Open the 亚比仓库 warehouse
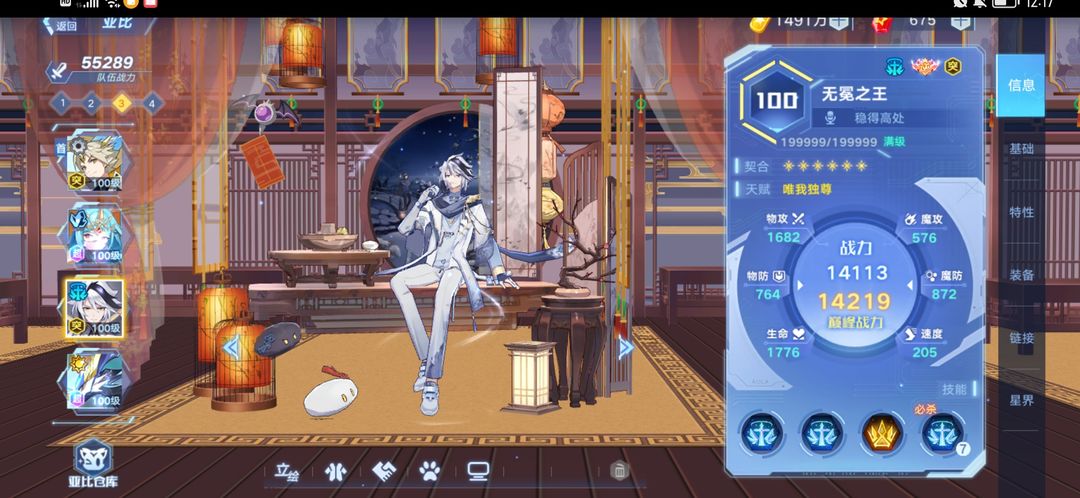Viewport: 1080px width, 498px height. (x=93, y=464)
